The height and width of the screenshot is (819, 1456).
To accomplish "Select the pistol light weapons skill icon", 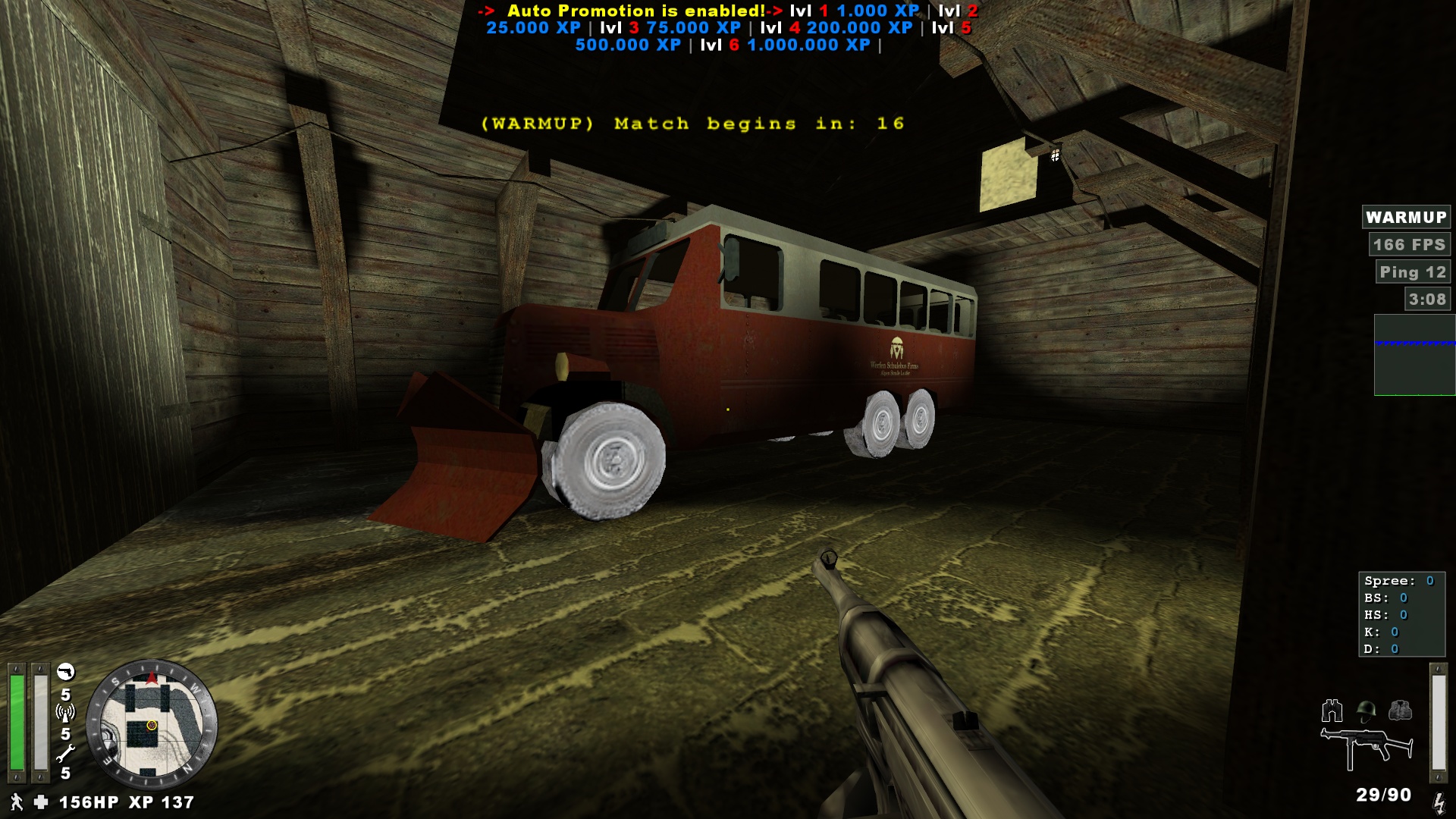I will coord(66,672).
